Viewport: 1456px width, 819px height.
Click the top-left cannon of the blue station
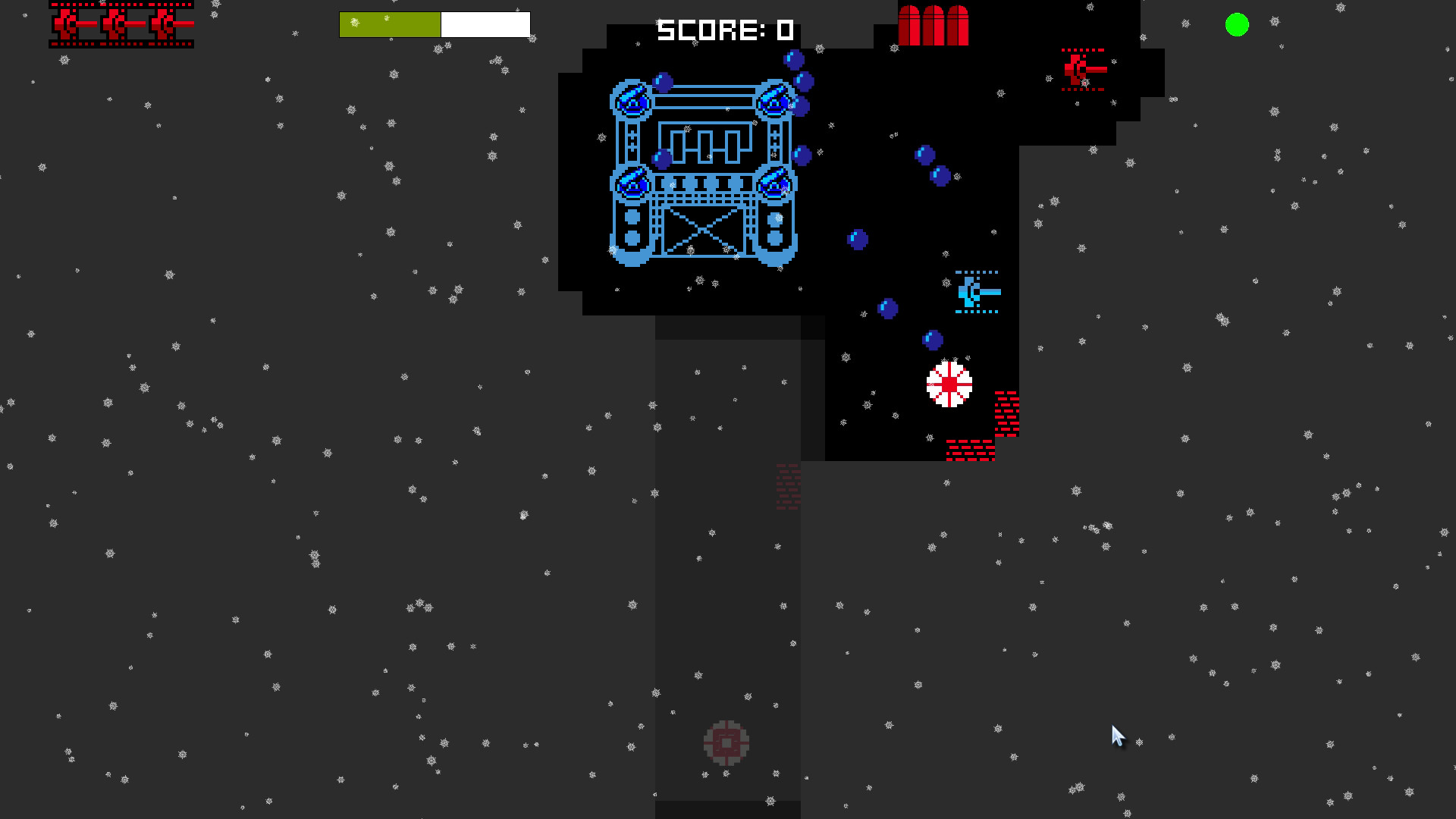pyautogui.click(x=631, y=99)
